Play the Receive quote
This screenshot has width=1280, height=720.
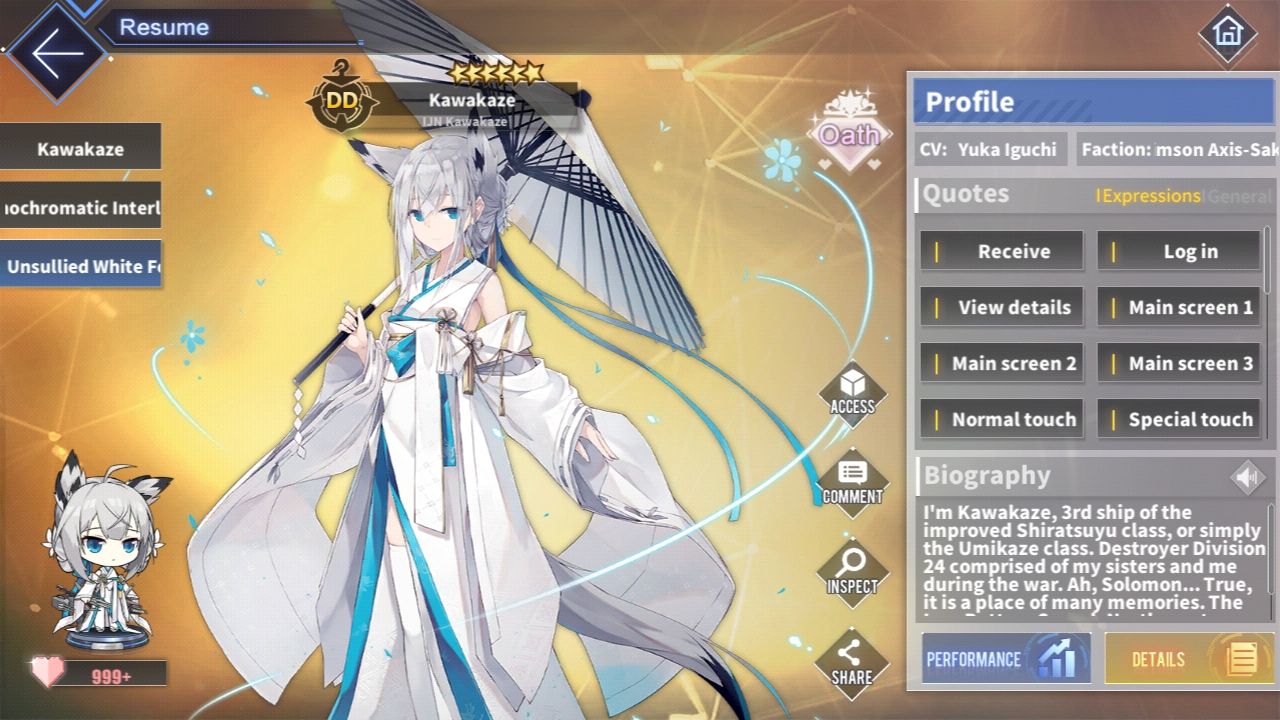tap(1002, 251)
